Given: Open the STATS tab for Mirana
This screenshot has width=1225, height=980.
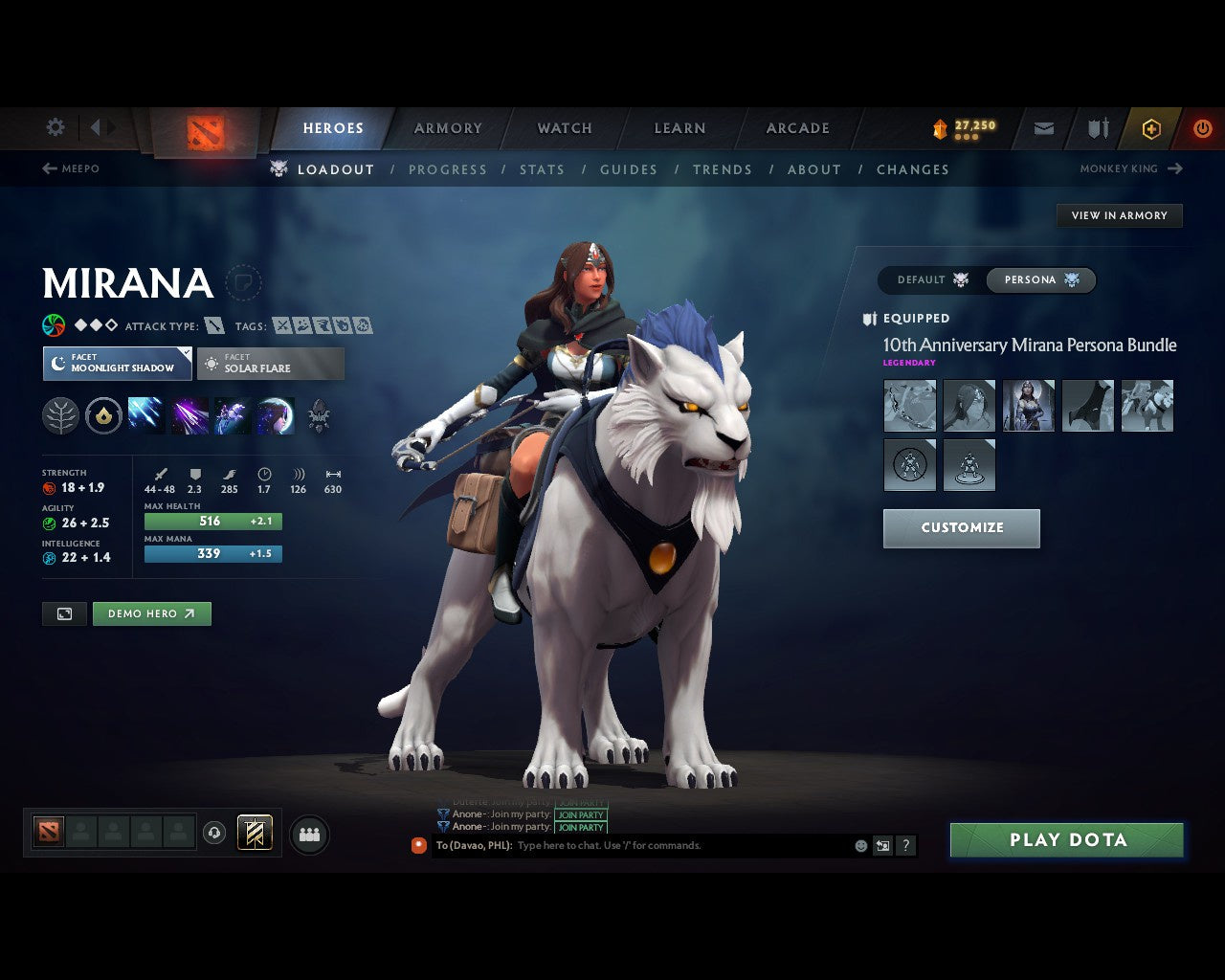Looking at the screenshot, I should pyautogui.click(x=542, y=169).
